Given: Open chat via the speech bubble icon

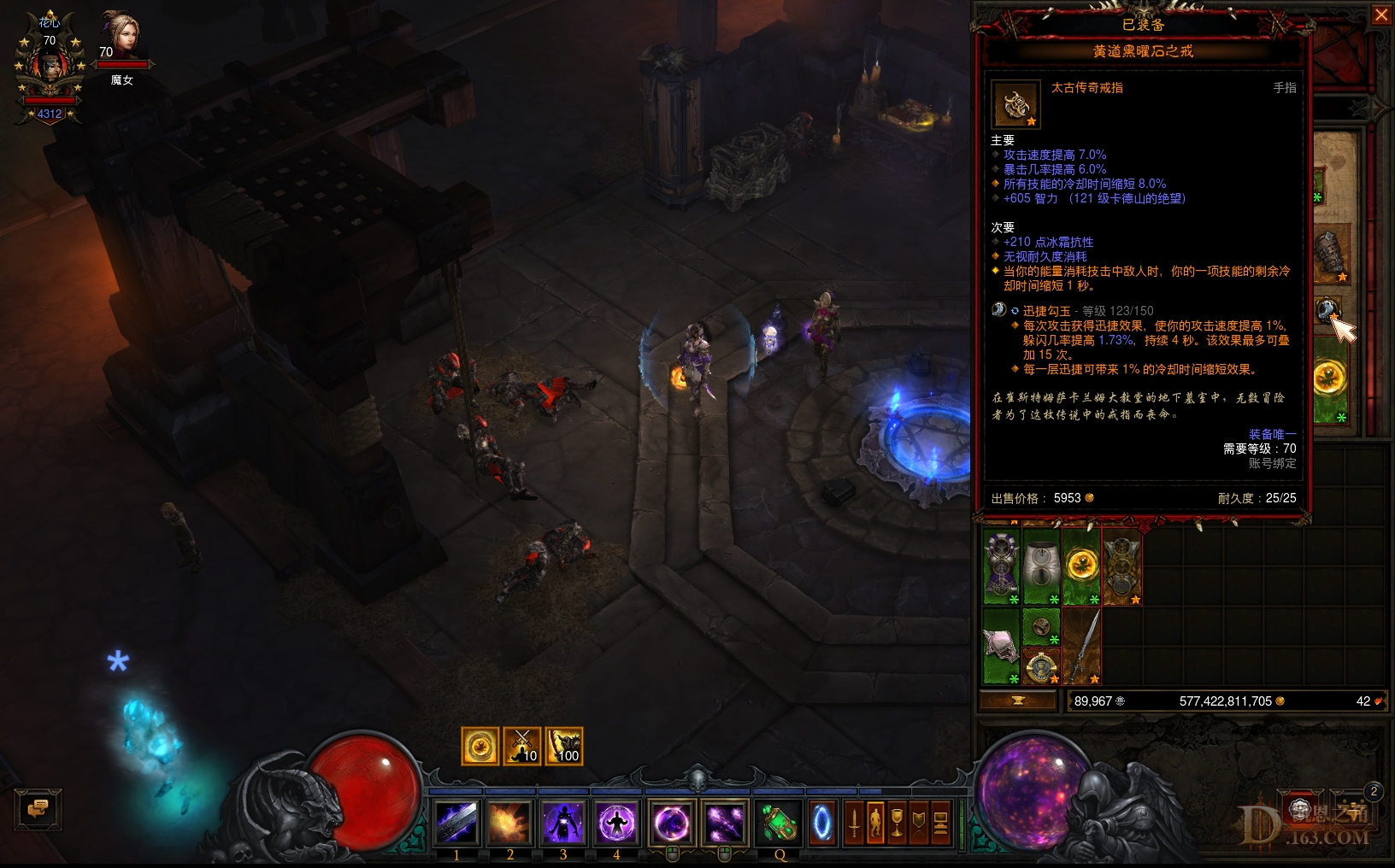Looking at the screenshot, I should 38,809.
